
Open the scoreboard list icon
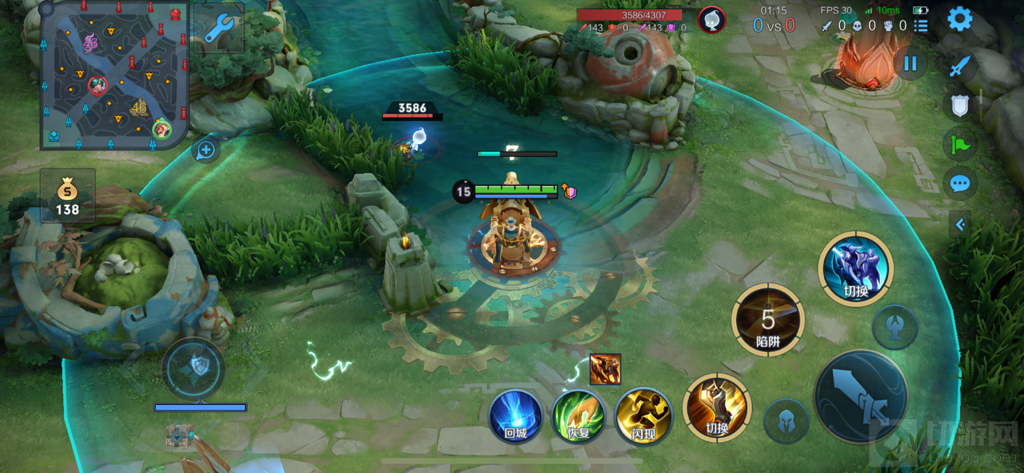921,25
